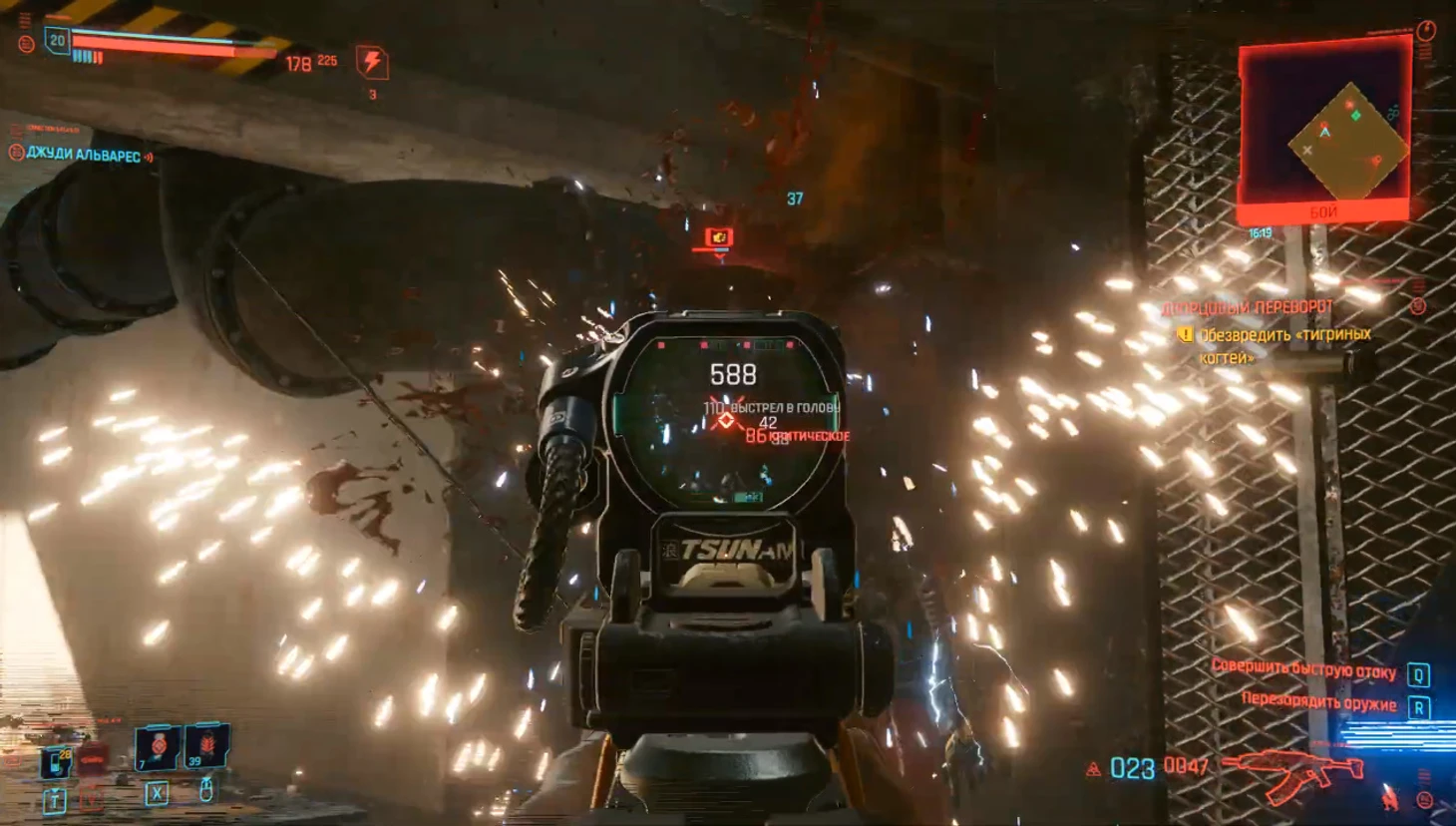Click the yellow quest marker exclamation icon
The image size is (1456, 826).
(x=1185, y=335)
